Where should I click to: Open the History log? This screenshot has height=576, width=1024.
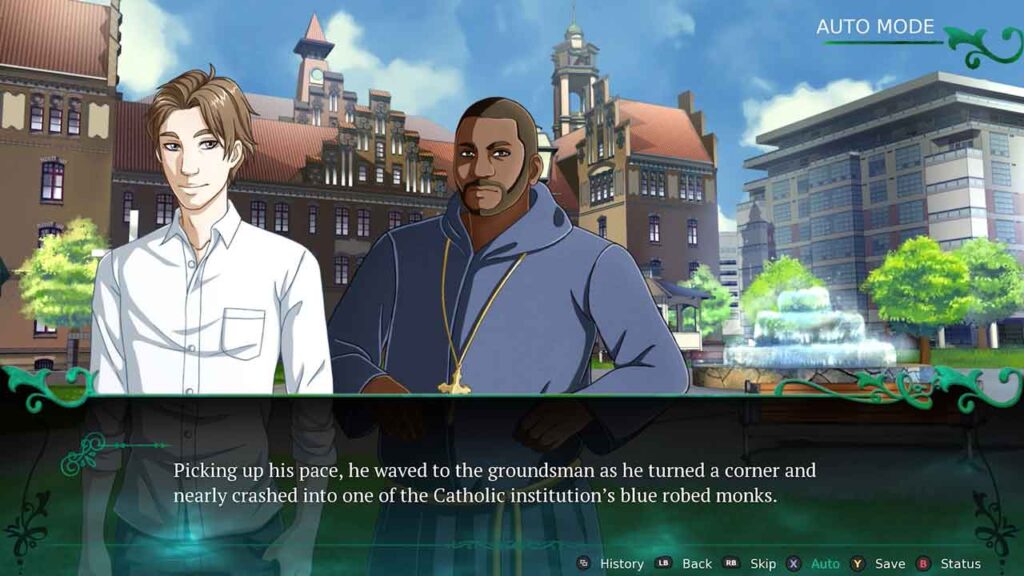pyautogui.click(x=621, y=563)
